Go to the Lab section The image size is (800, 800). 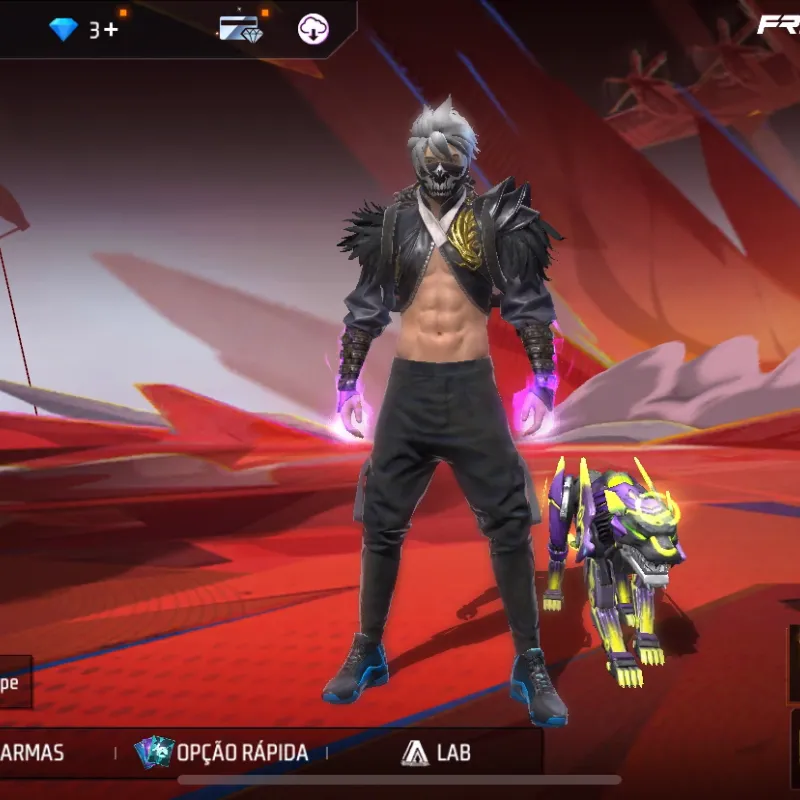[x=436, y=752]
